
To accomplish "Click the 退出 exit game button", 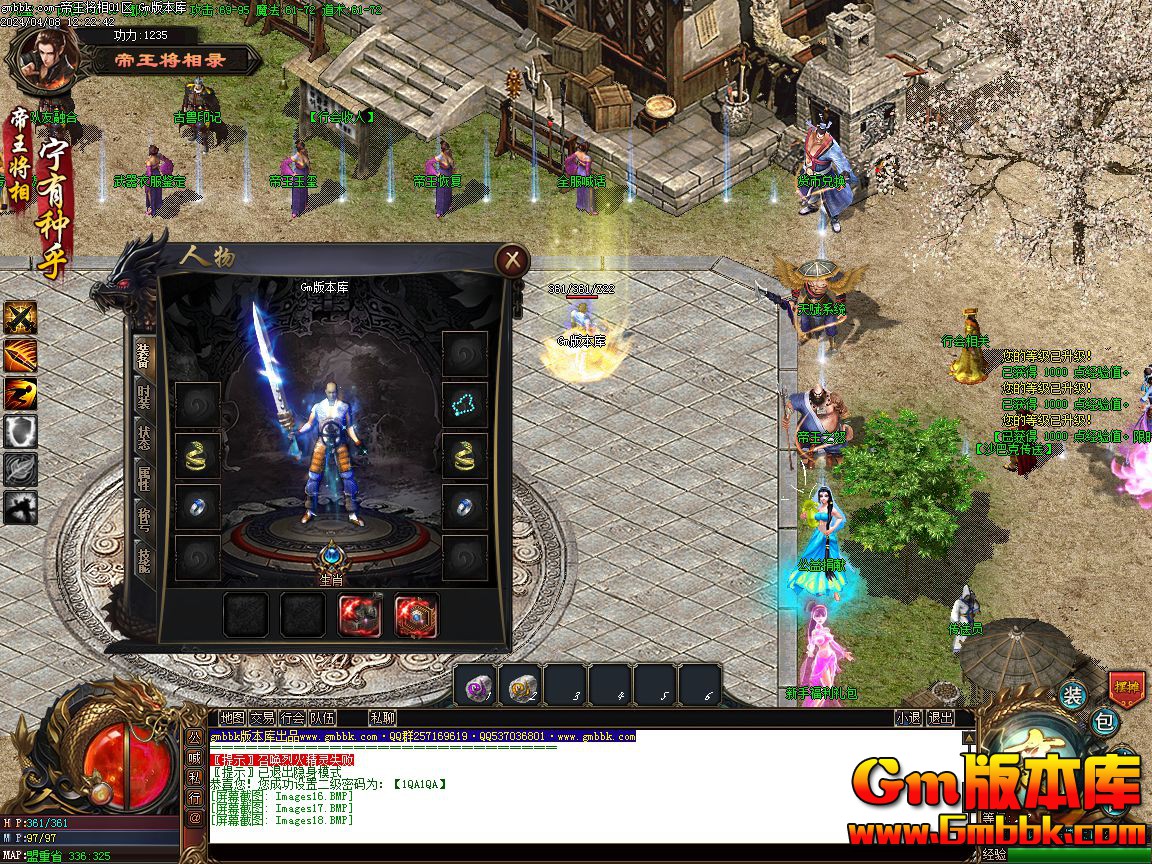I will click(940, 717).
